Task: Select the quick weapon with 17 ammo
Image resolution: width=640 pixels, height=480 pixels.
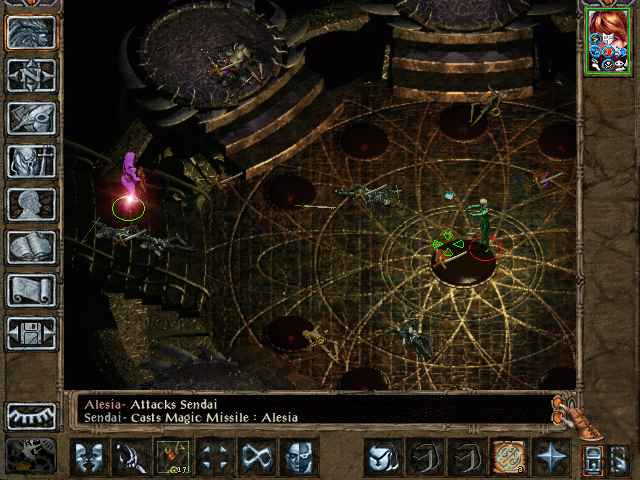Action: click(x=173, y=457)
